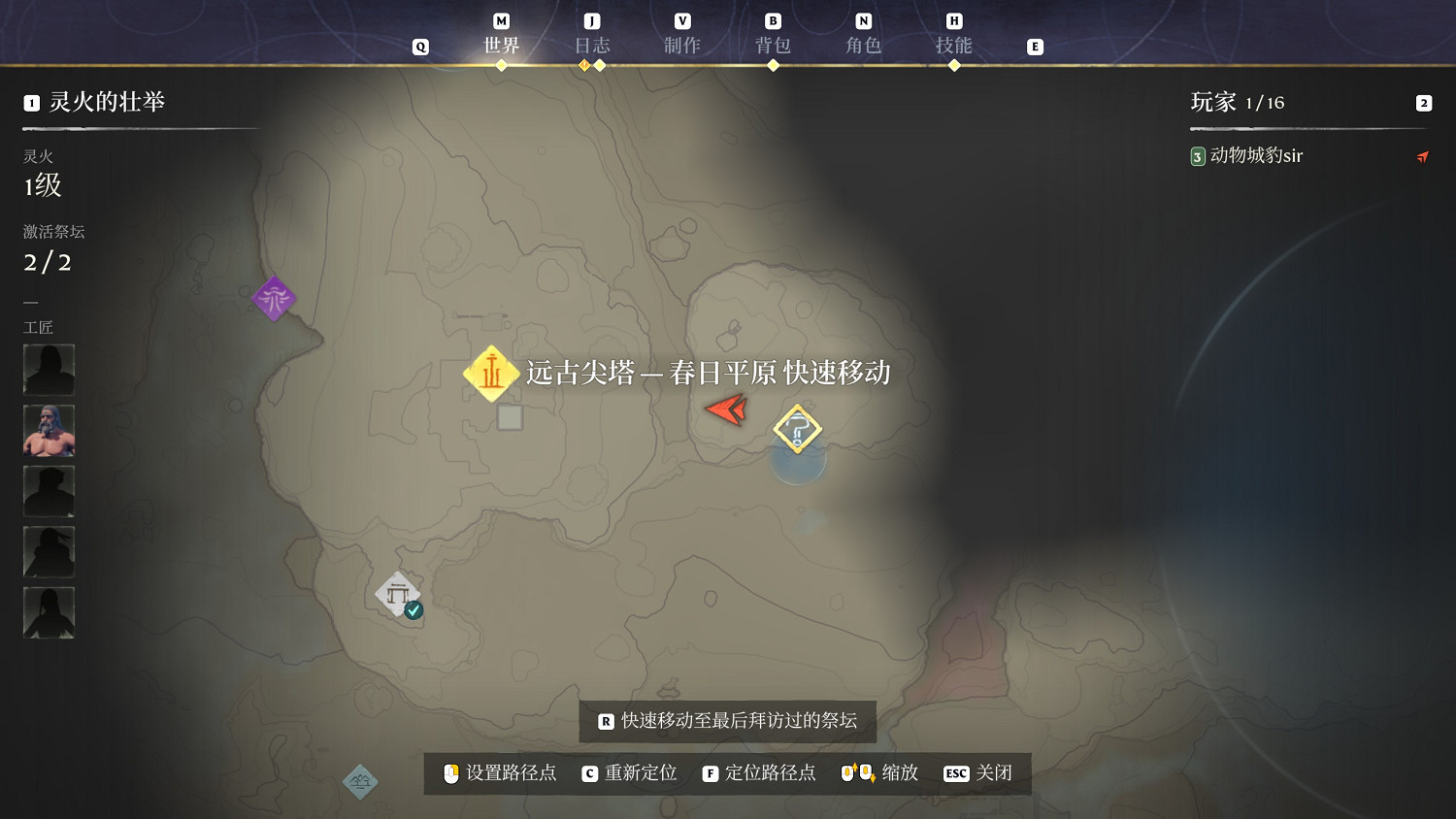This screenshot has width=1456, height=819.
Task: Click the flame altar icon near the player arrow
Action: tap(797, 429)
